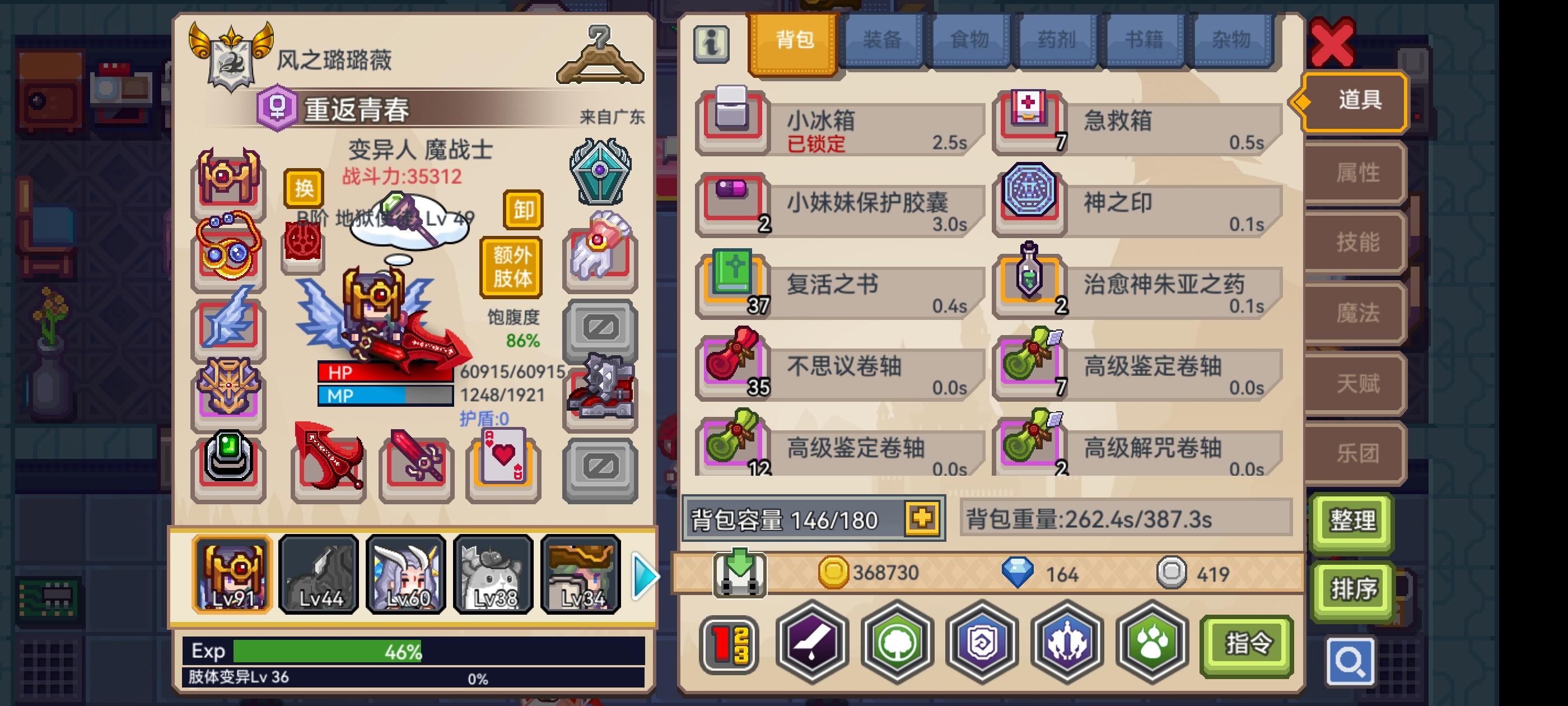
Task: Switch to the 装备 tab
Action: coord(881,40)
